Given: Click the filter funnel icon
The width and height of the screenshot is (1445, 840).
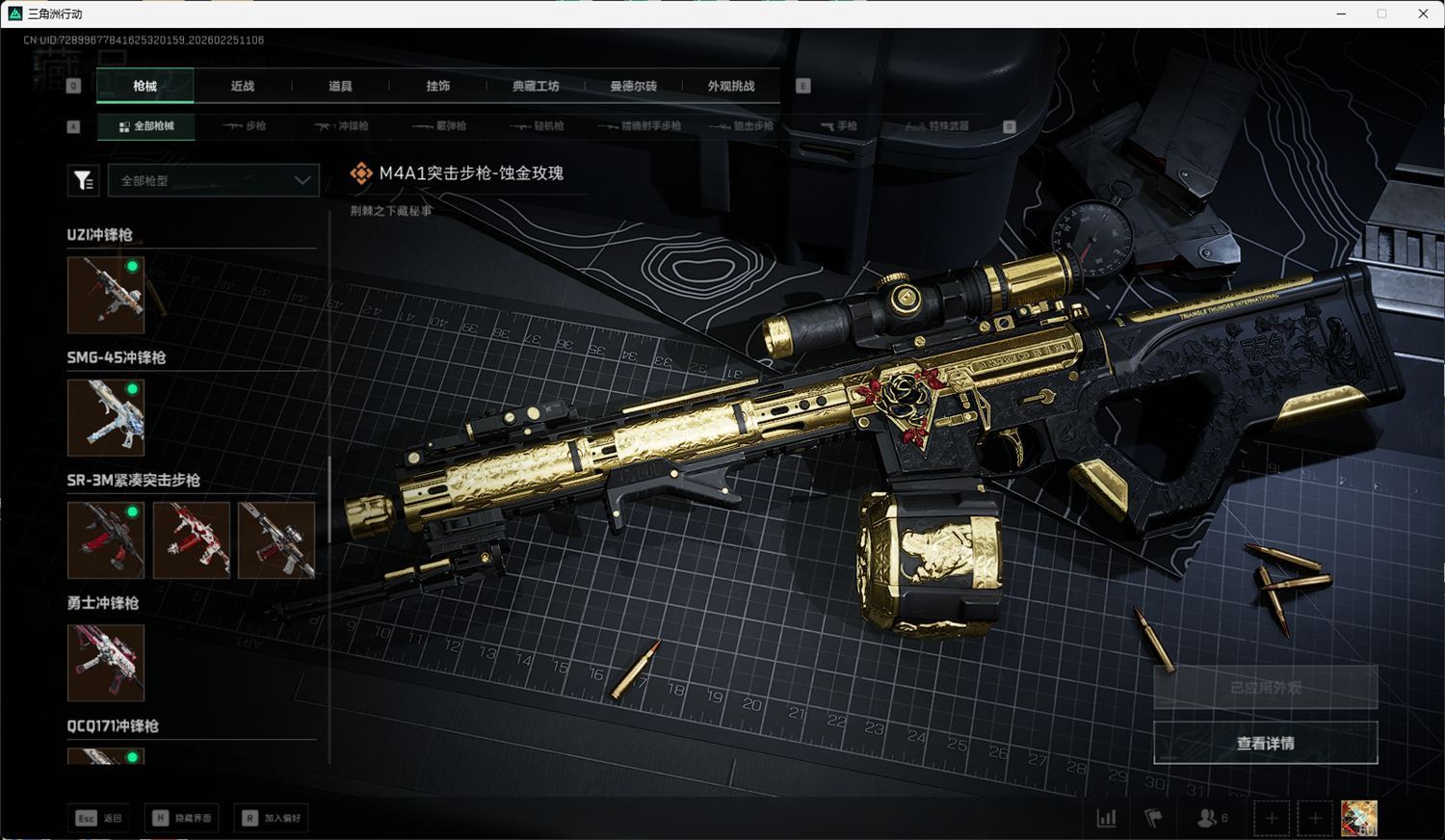Looking at the screenshot, I should [x=84, y=180].
